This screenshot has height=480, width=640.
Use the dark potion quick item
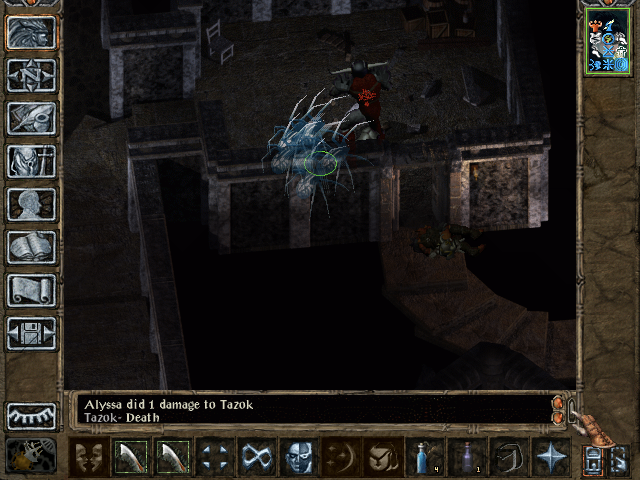tap(469, 458)
